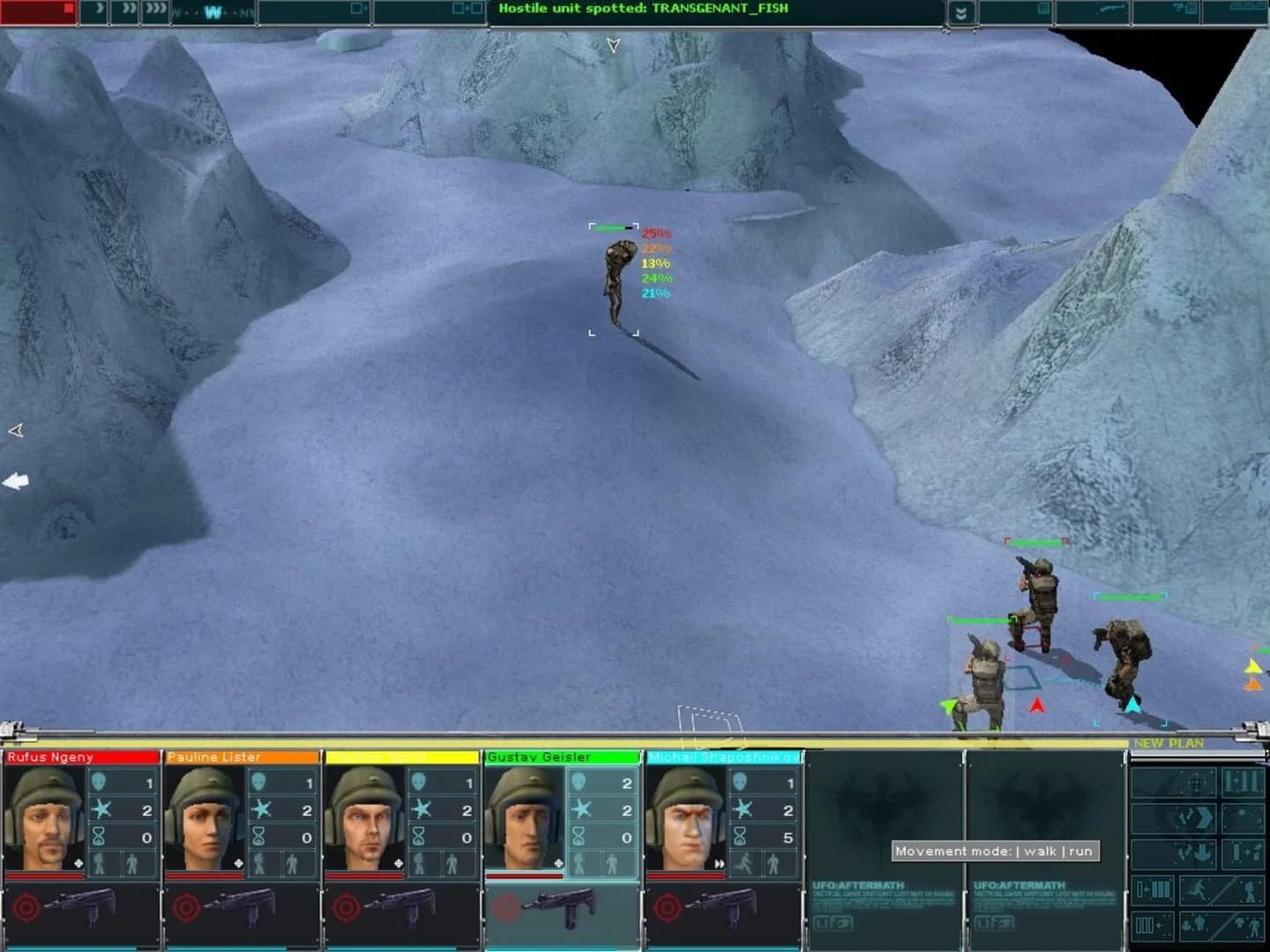Click Gustav Geisler's red health bar
Screen dimensions: 1270x952
527,874
